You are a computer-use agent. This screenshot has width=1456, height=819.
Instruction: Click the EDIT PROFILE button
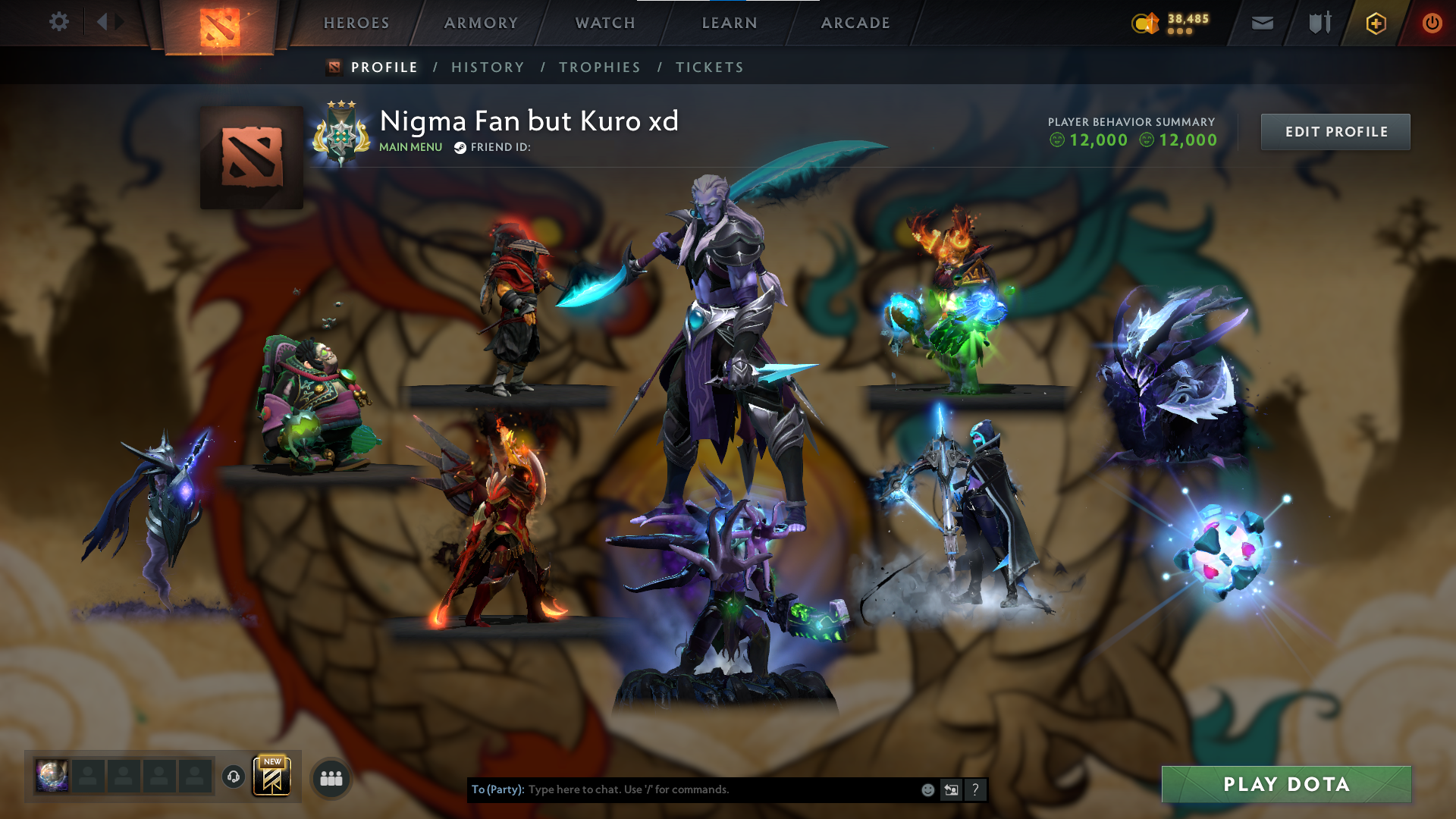coord(1335,131)
